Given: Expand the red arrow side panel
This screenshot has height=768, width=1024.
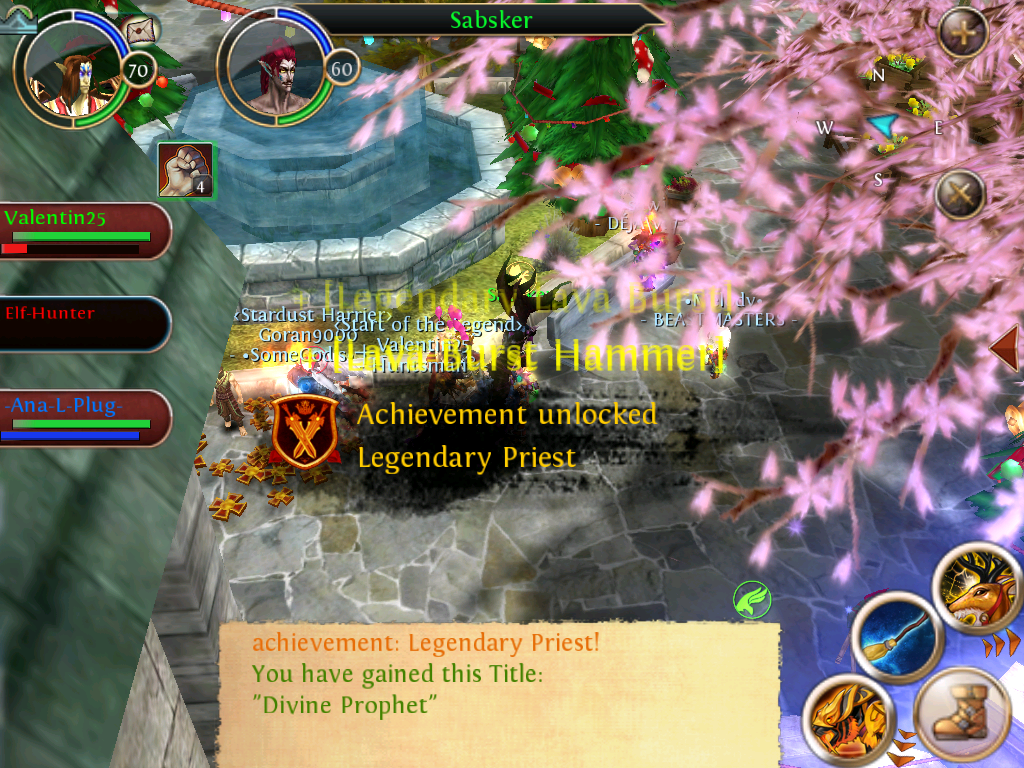Looking at the screenshot, I should (x=1006, y=348).
